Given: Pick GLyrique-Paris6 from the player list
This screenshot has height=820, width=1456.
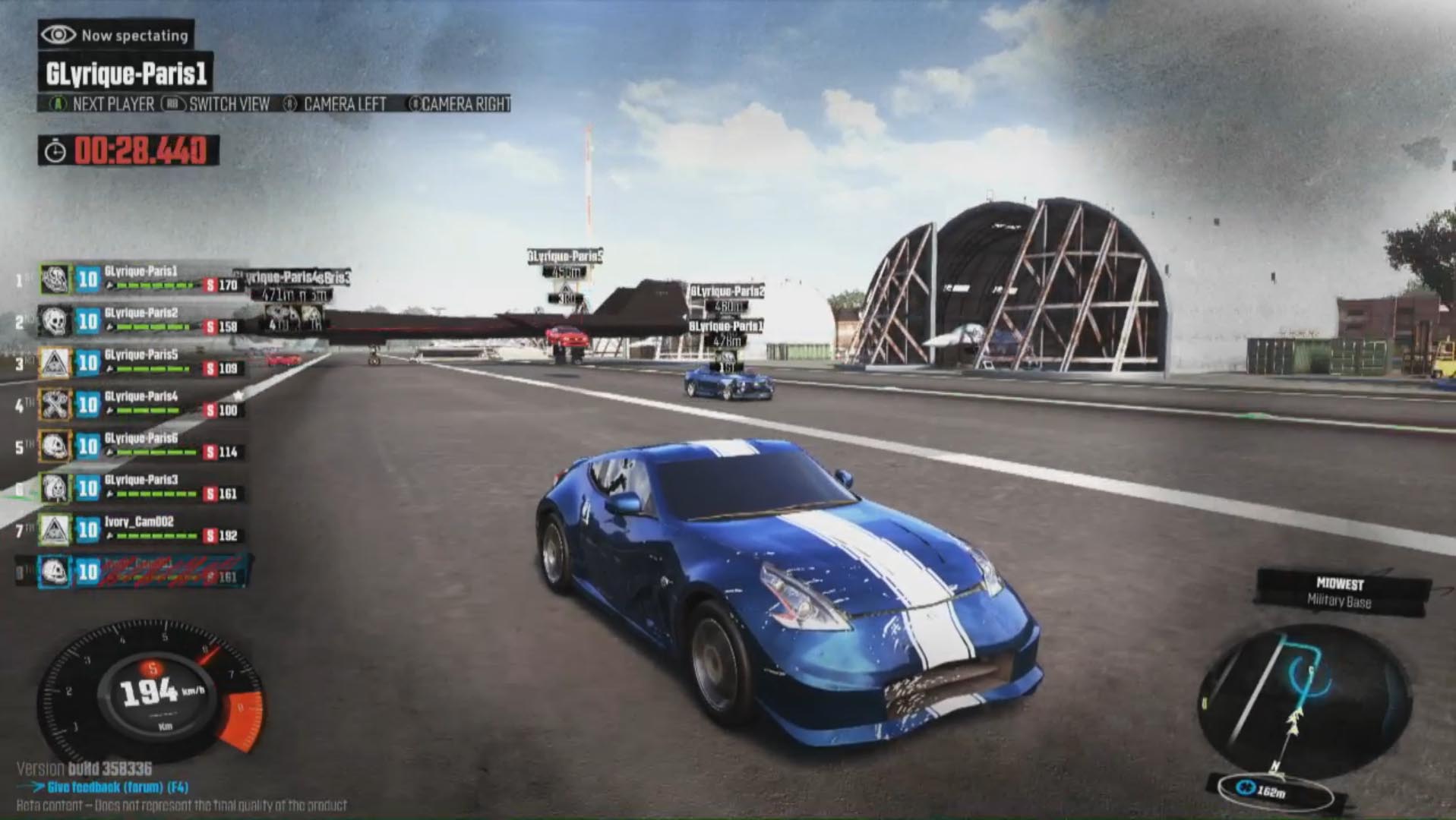Looking at the screenshot, I should (141, 446).
